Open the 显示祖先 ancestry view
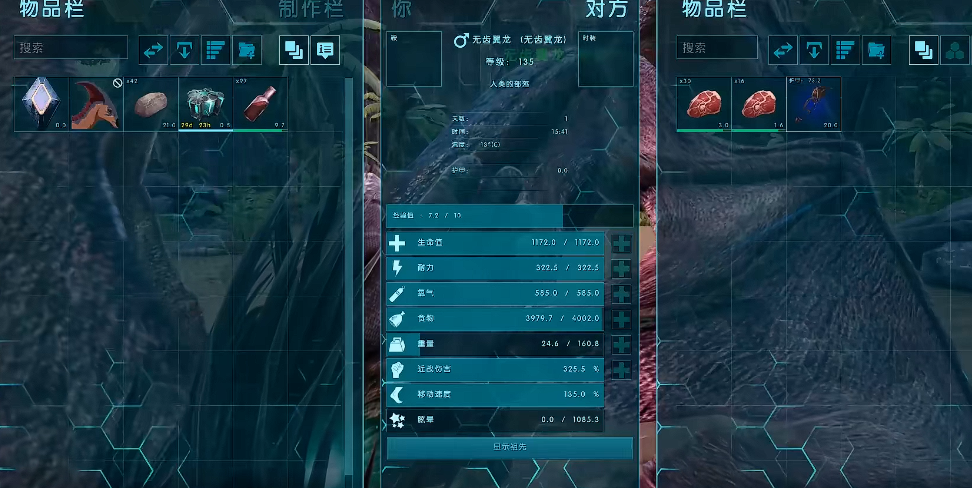This screenshot has height=488, width=972. click(x=509, y=448)
